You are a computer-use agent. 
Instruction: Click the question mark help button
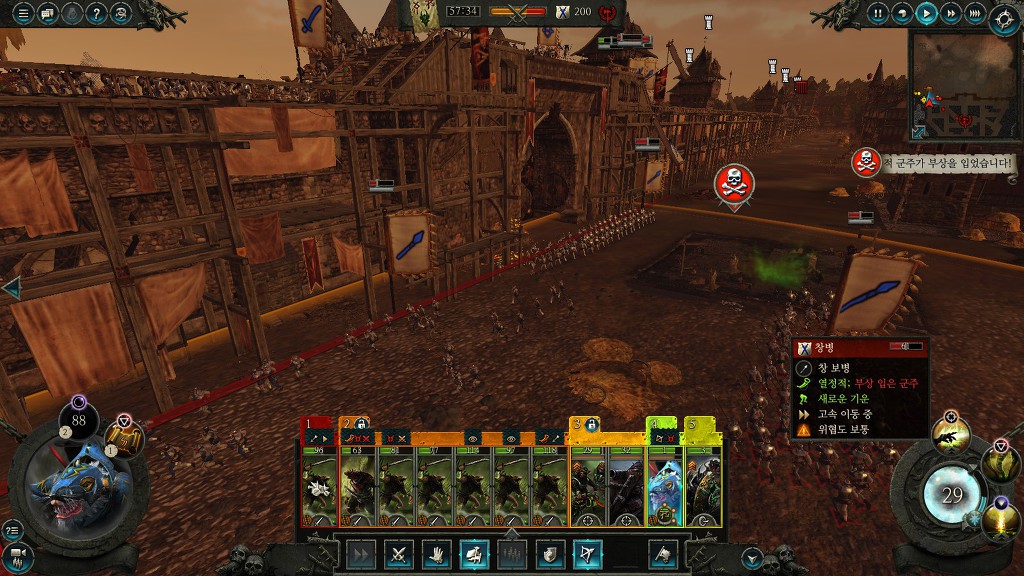[x=97, y=14]
